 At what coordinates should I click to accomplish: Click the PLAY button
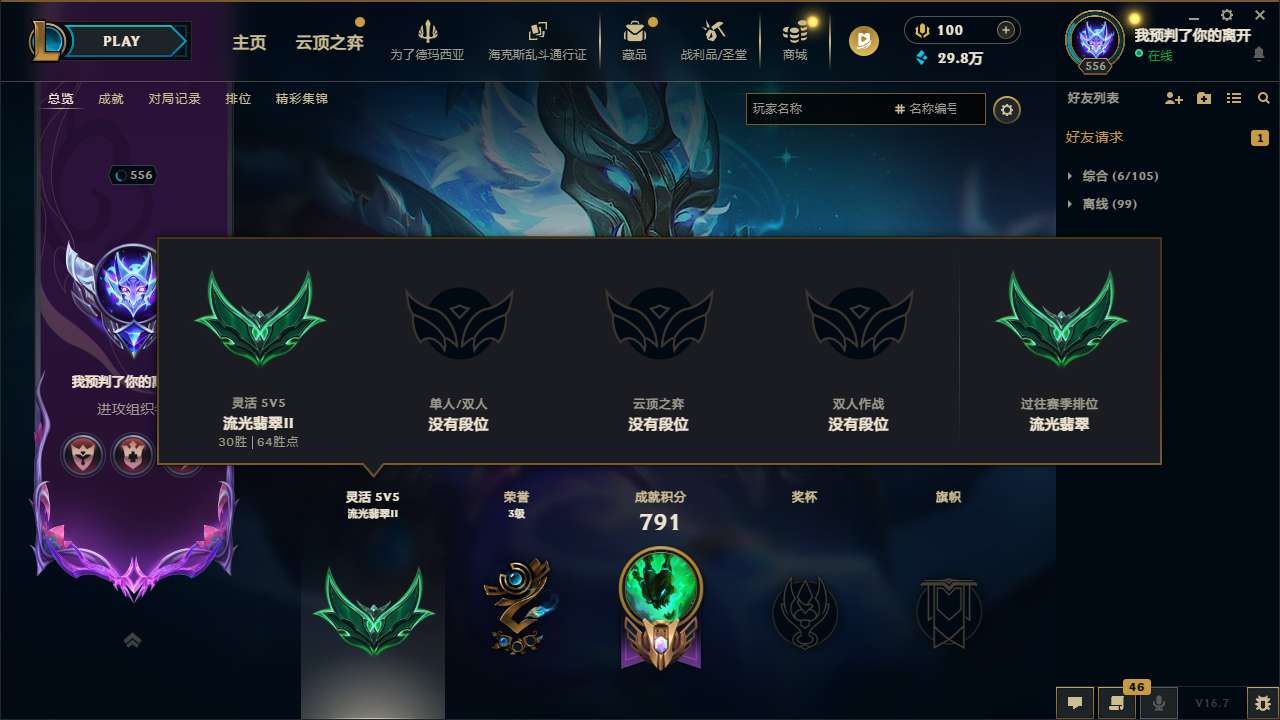(x=122, y=41)
